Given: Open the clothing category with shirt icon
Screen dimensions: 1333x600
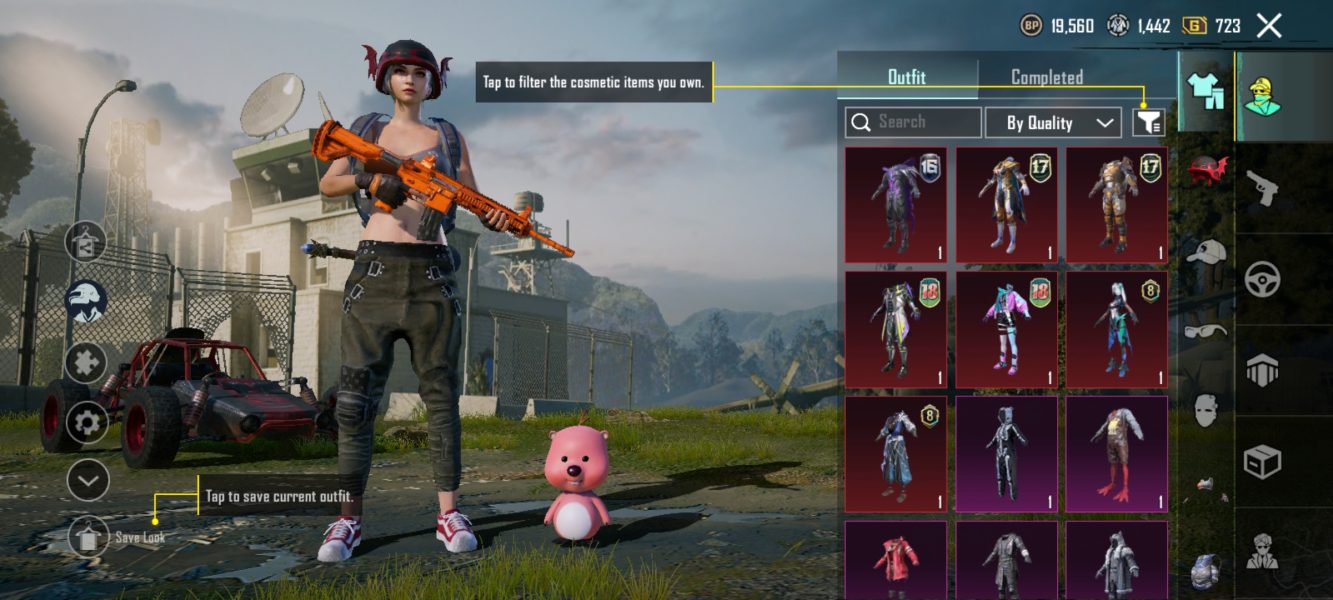Looking at the screenshot, I should [1205, 90].
